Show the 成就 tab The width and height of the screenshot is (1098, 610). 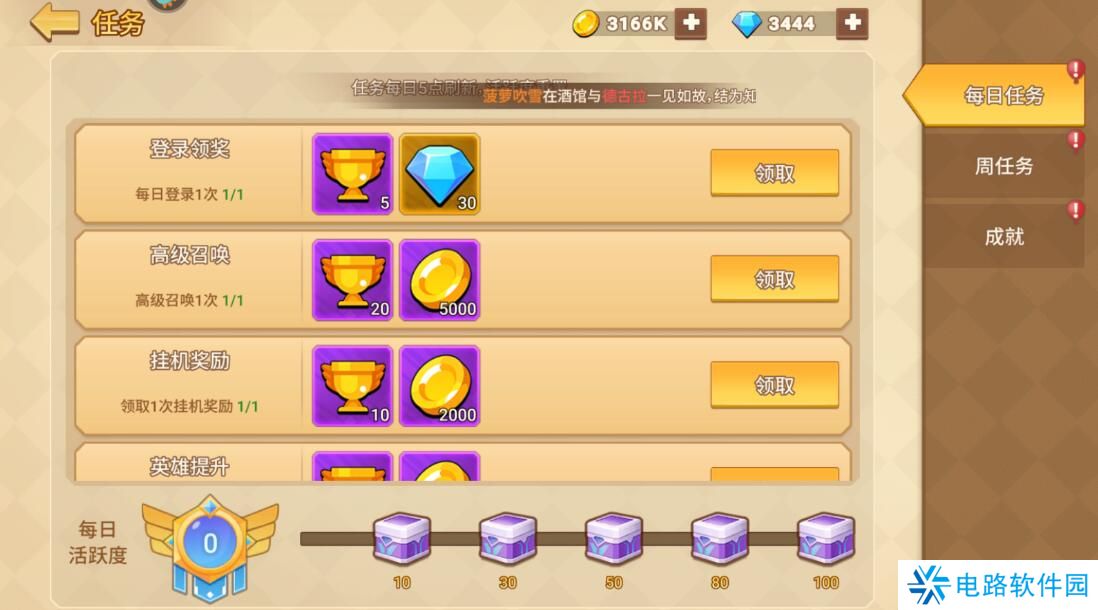pos(1003,237)
